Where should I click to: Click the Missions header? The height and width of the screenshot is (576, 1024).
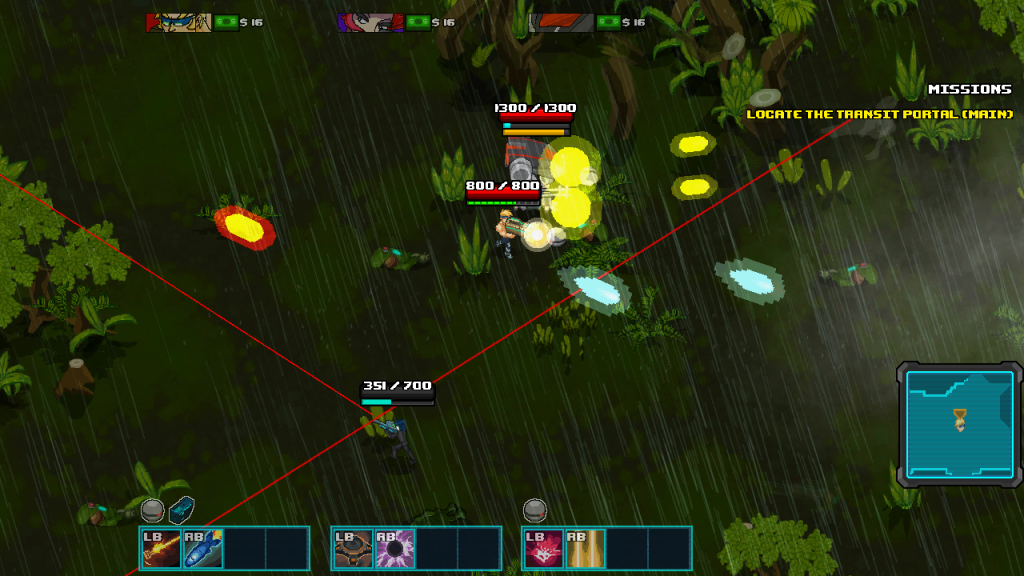[969, 89]
